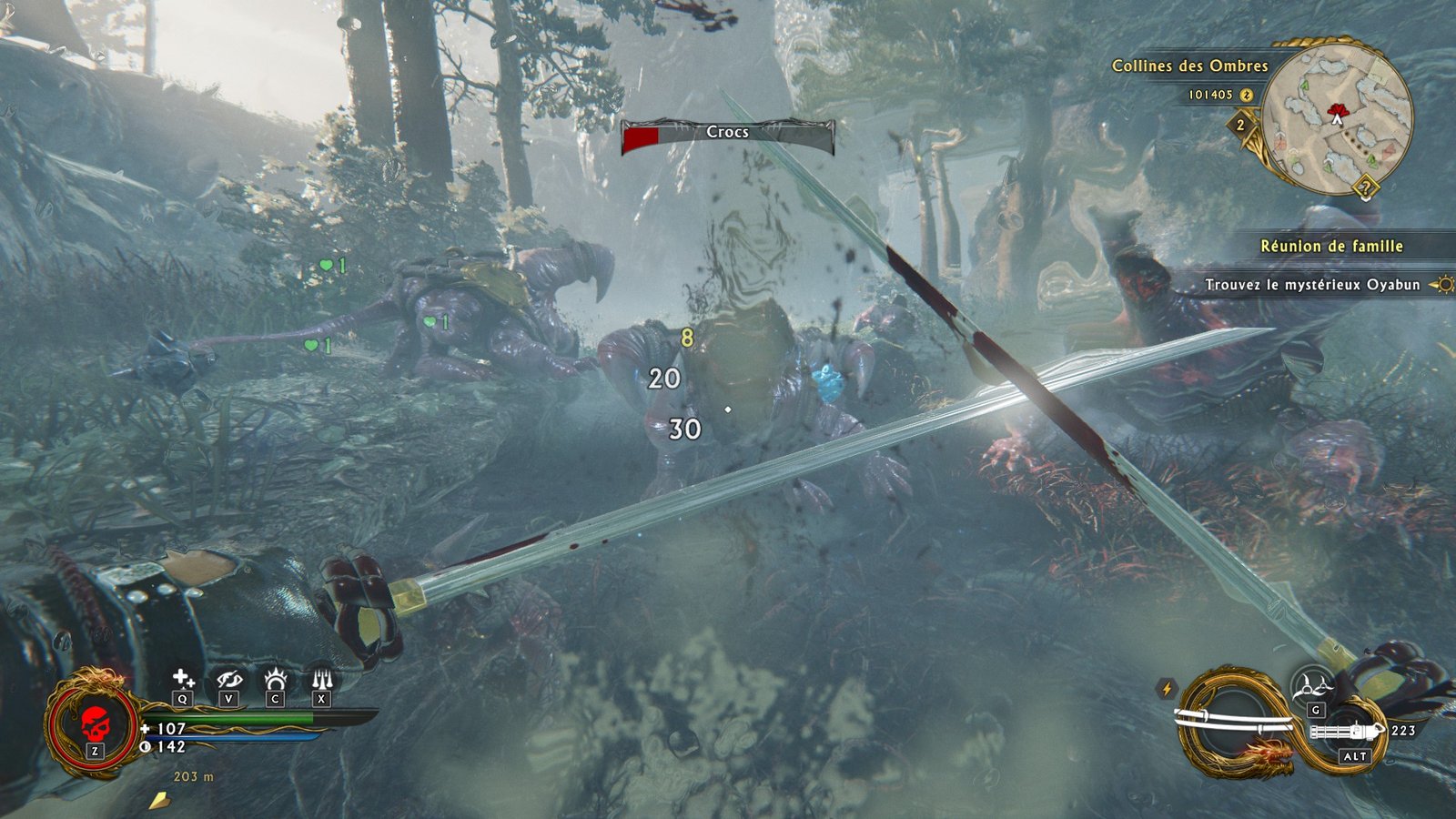The height and width of the screenshot is (819, 1456).
Task: Switch to the minigun weapon icon
Action: coord(1348,731)
